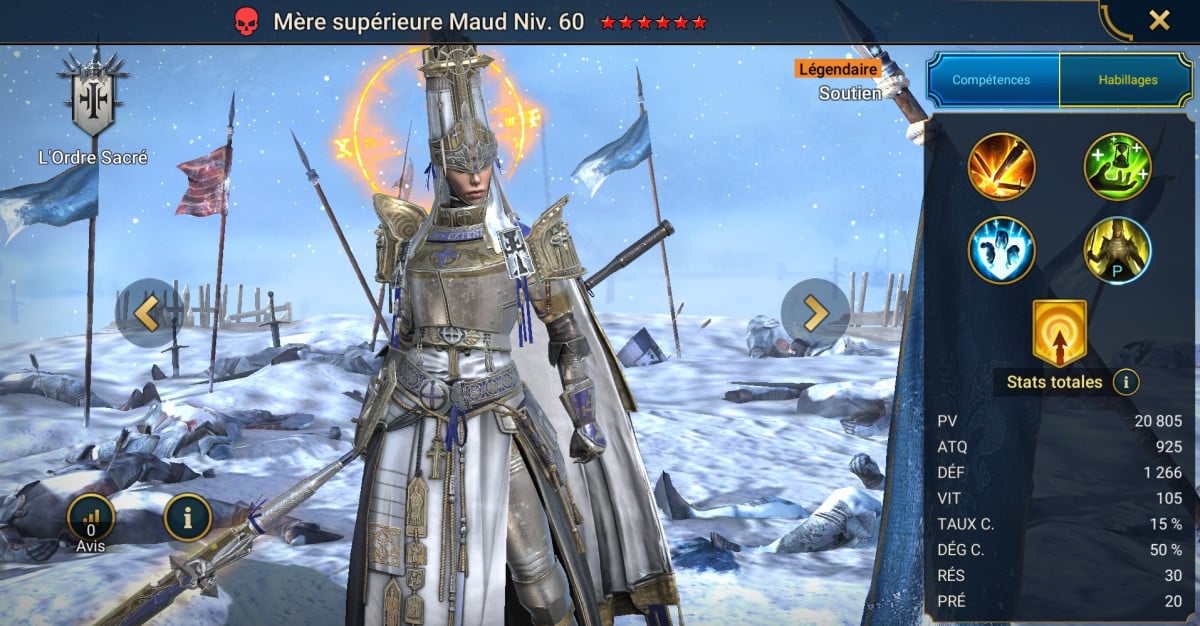Select the blue spirits skill icon

click(1001, 250)
